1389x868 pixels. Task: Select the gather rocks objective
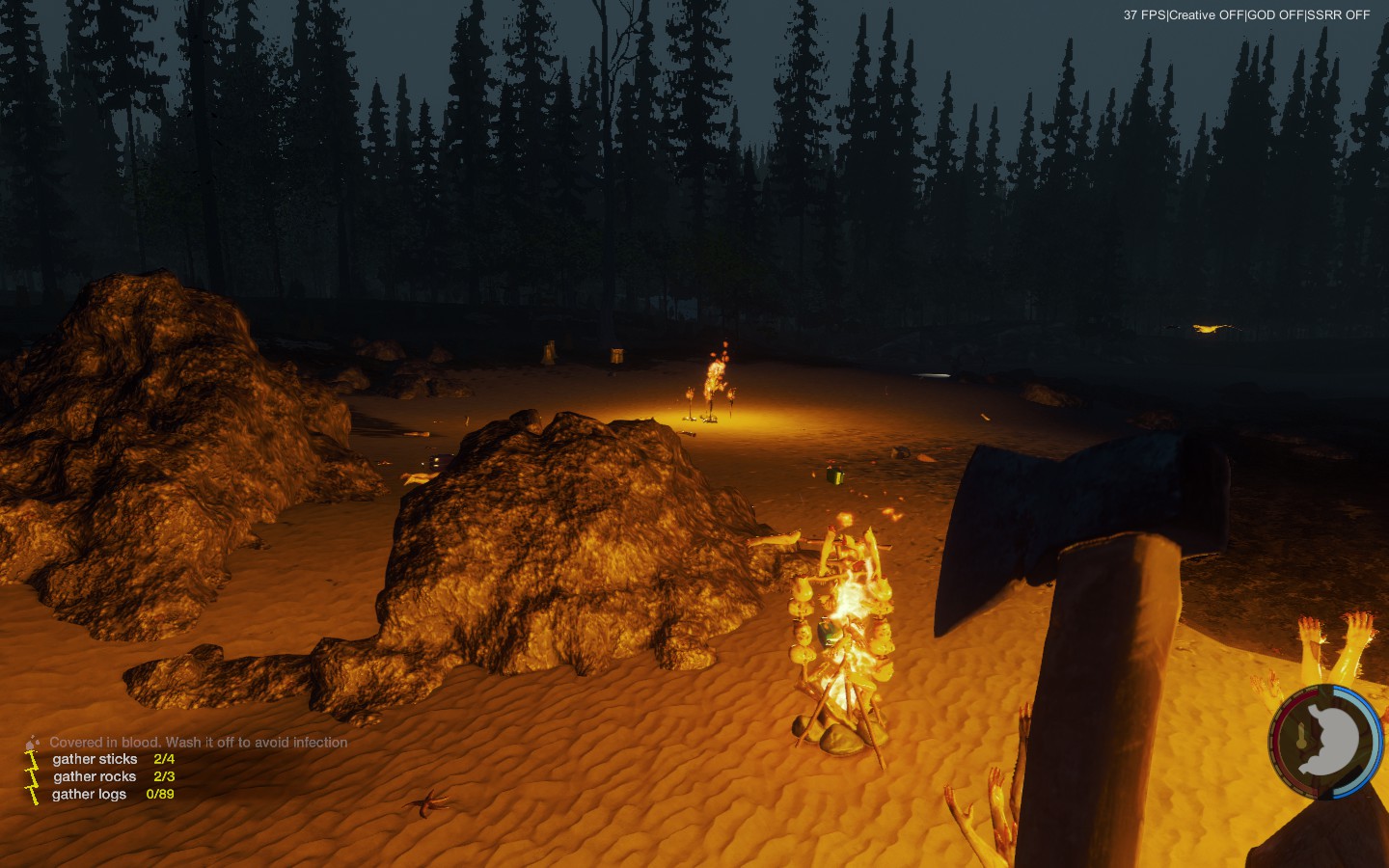coord(95,776)
